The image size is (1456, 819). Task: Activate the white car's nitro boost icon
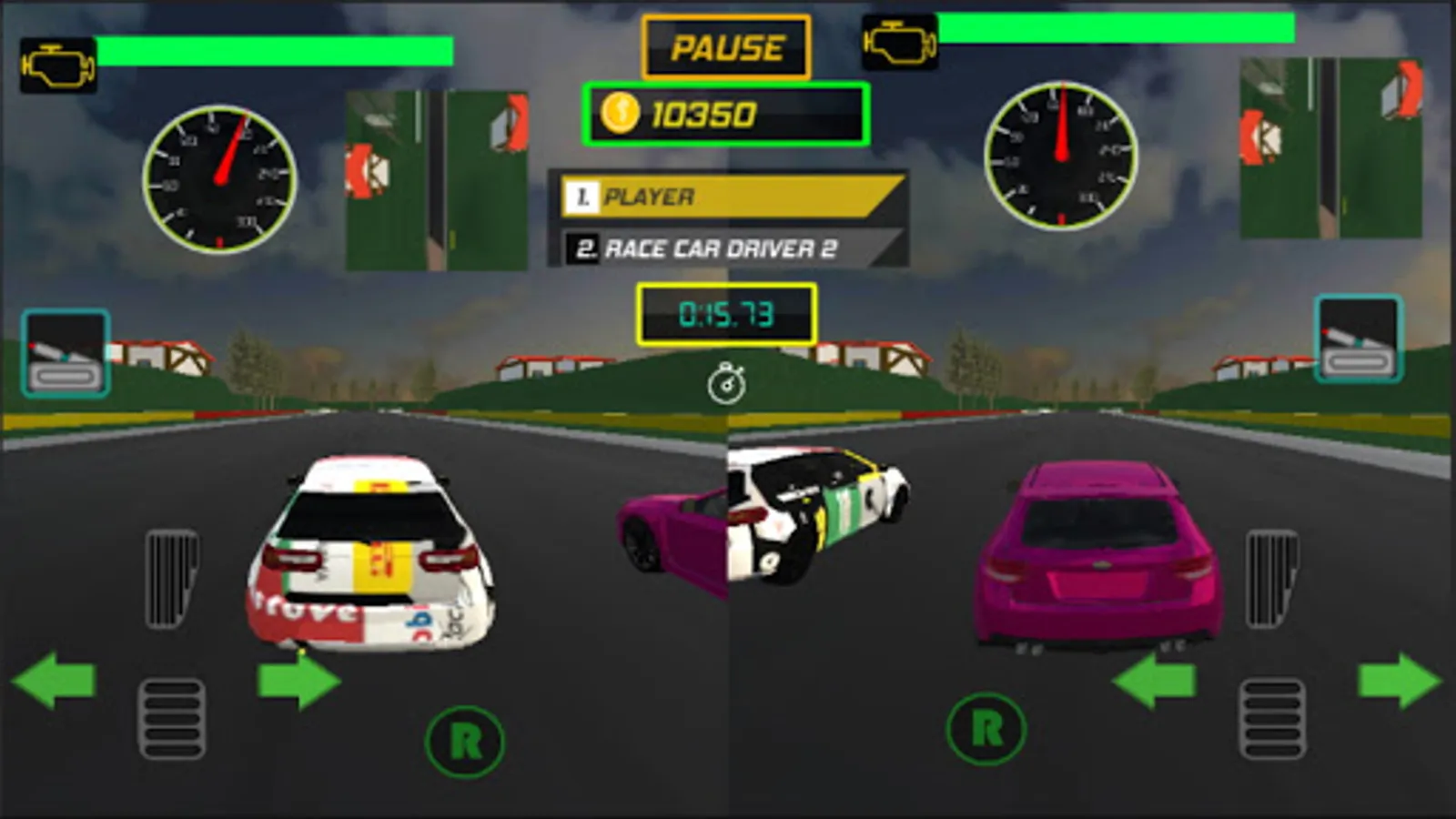[66, 353]
